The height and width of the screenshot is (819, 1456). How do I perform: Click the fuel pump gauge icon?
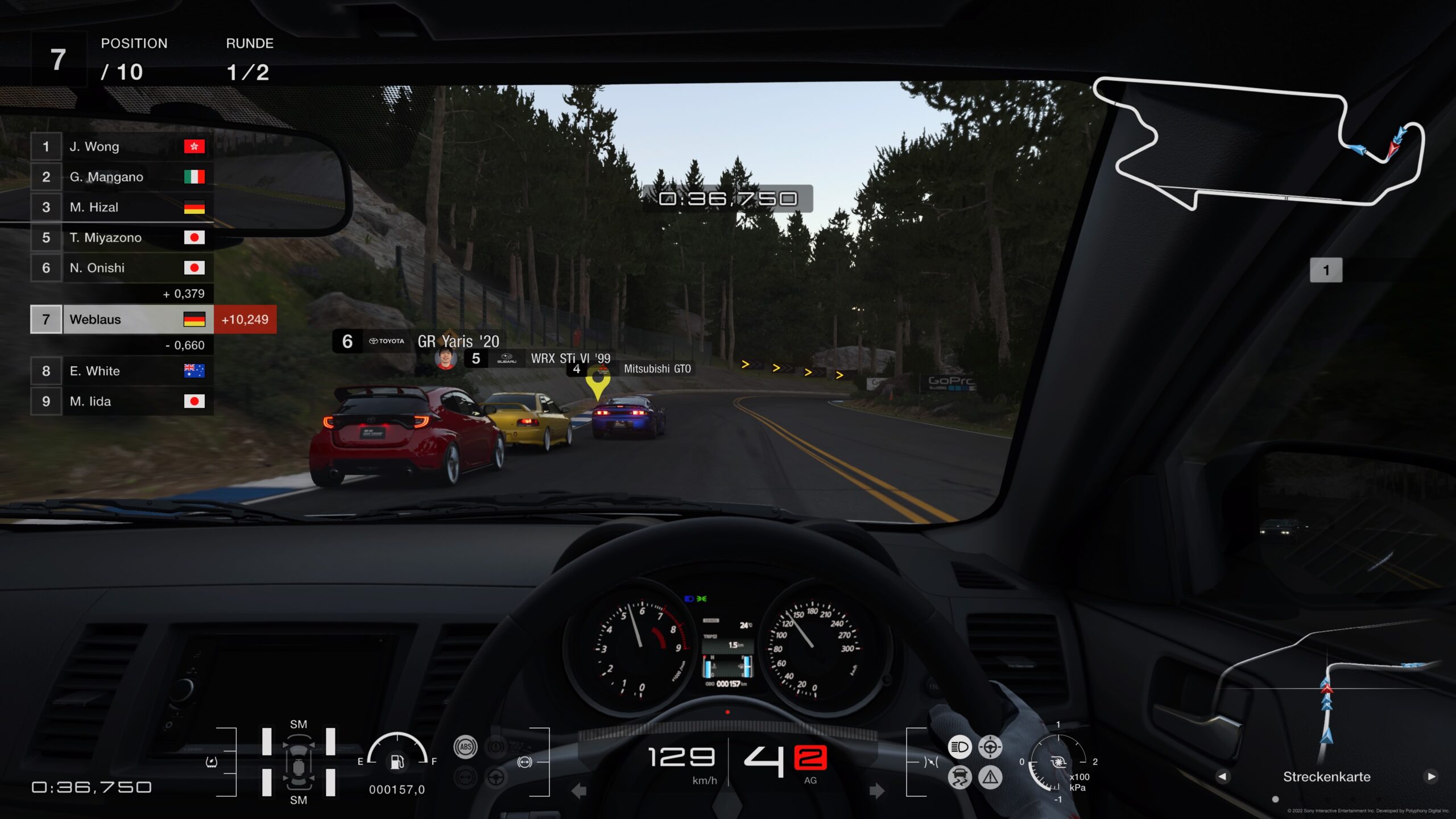(397, 761)
